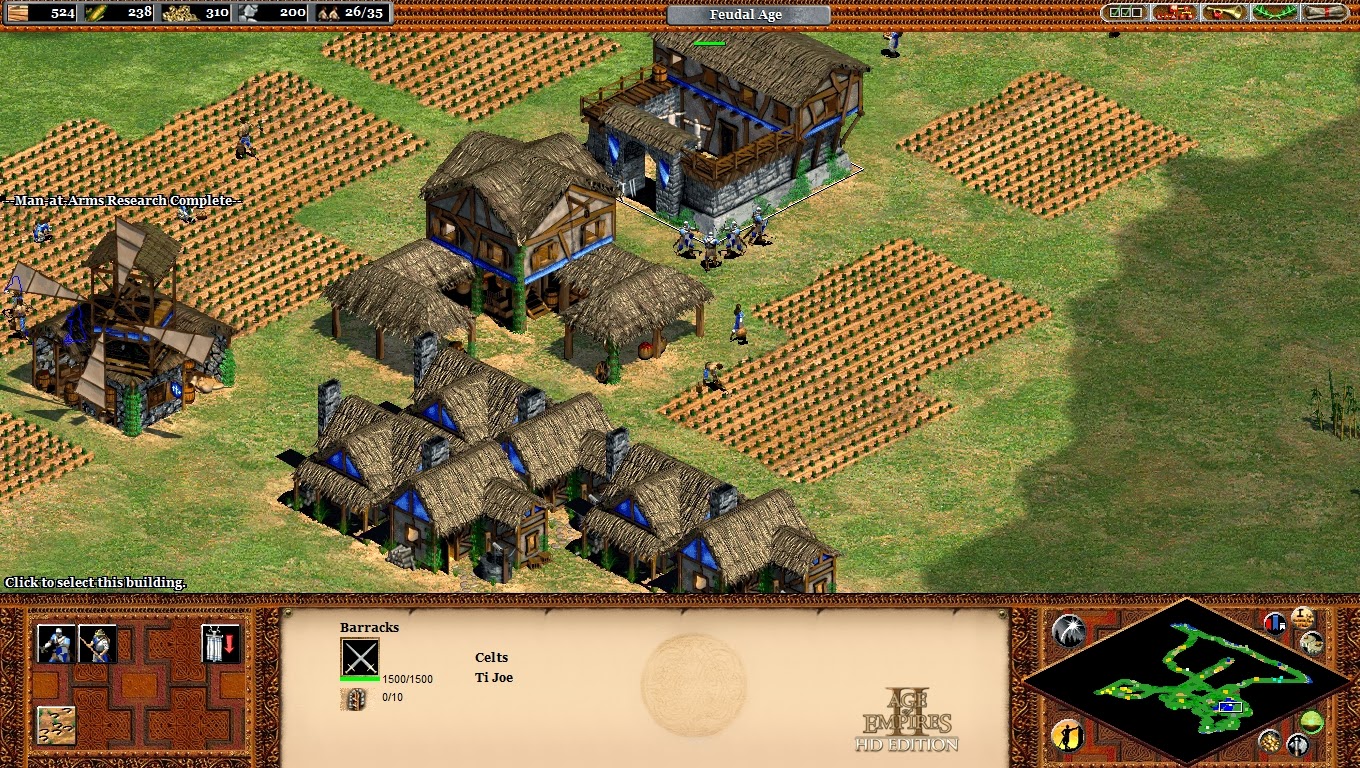Open diplomacy via the green wreath button
1360x768 pixels.
click(1275, 13)
